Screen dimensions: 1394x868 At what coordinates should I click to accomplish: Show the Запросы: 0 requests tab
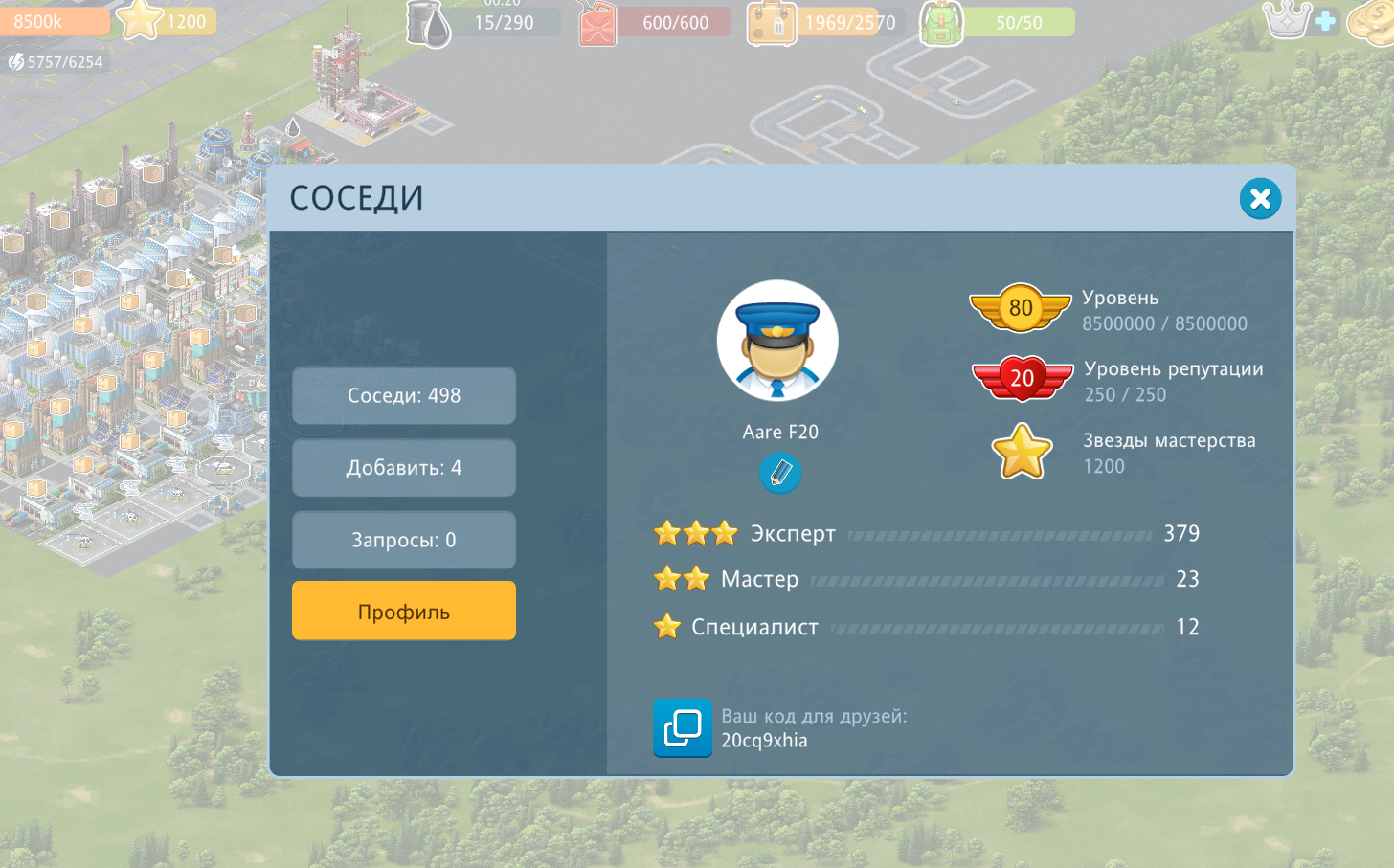tap(404, 540)
